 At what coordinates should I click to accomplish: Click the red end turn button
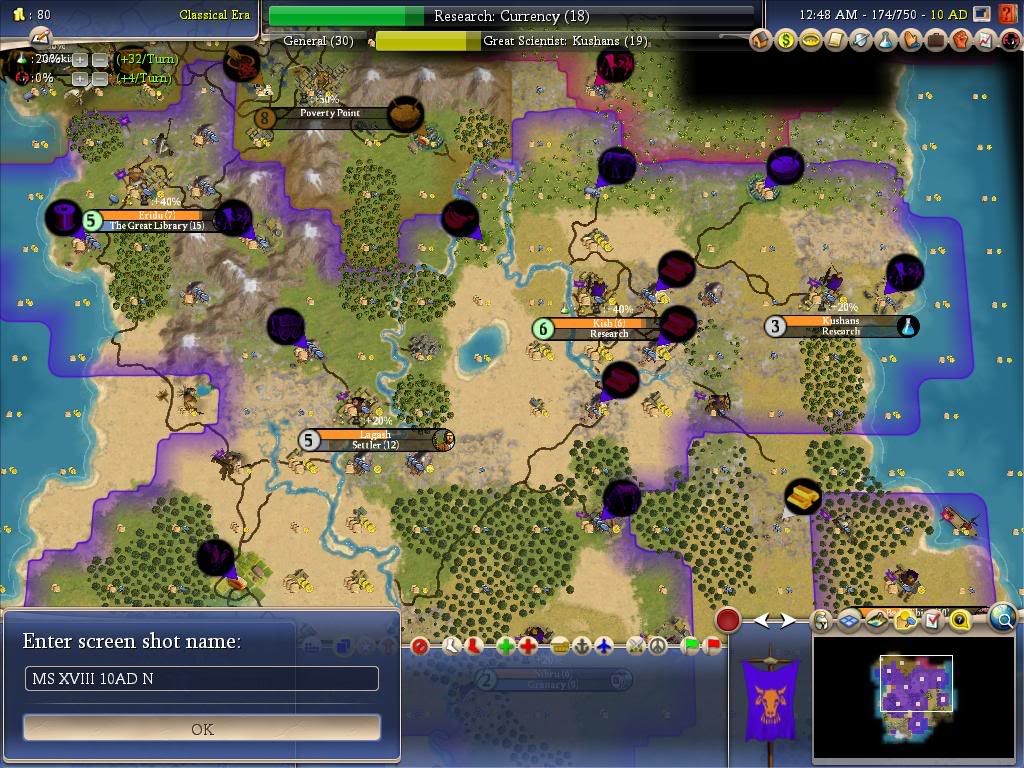click(x=728, y=620)
